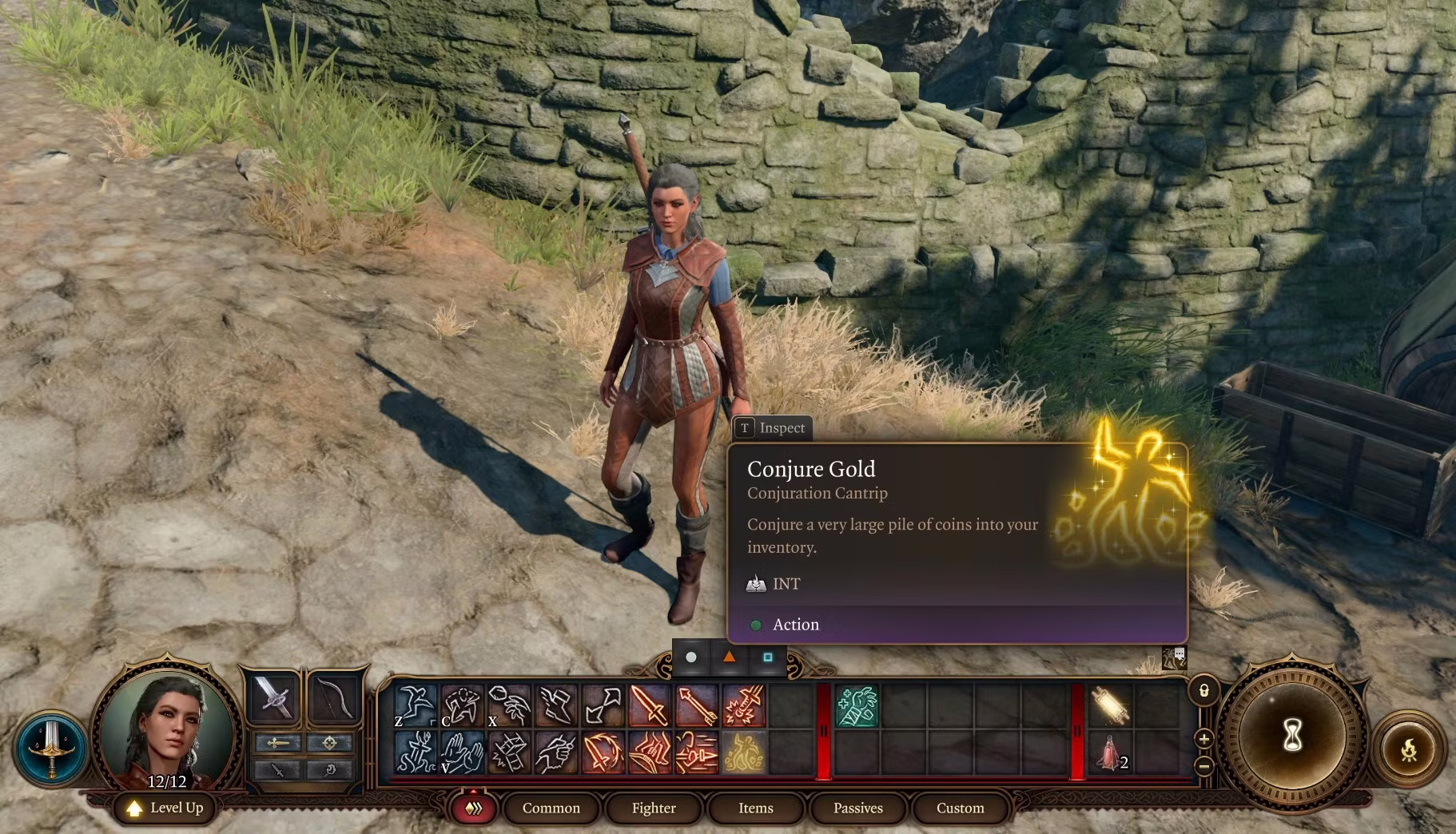1456x834 pixels.
Task: Remove a hotbar row with minus button
Action: coord(1203,766)
